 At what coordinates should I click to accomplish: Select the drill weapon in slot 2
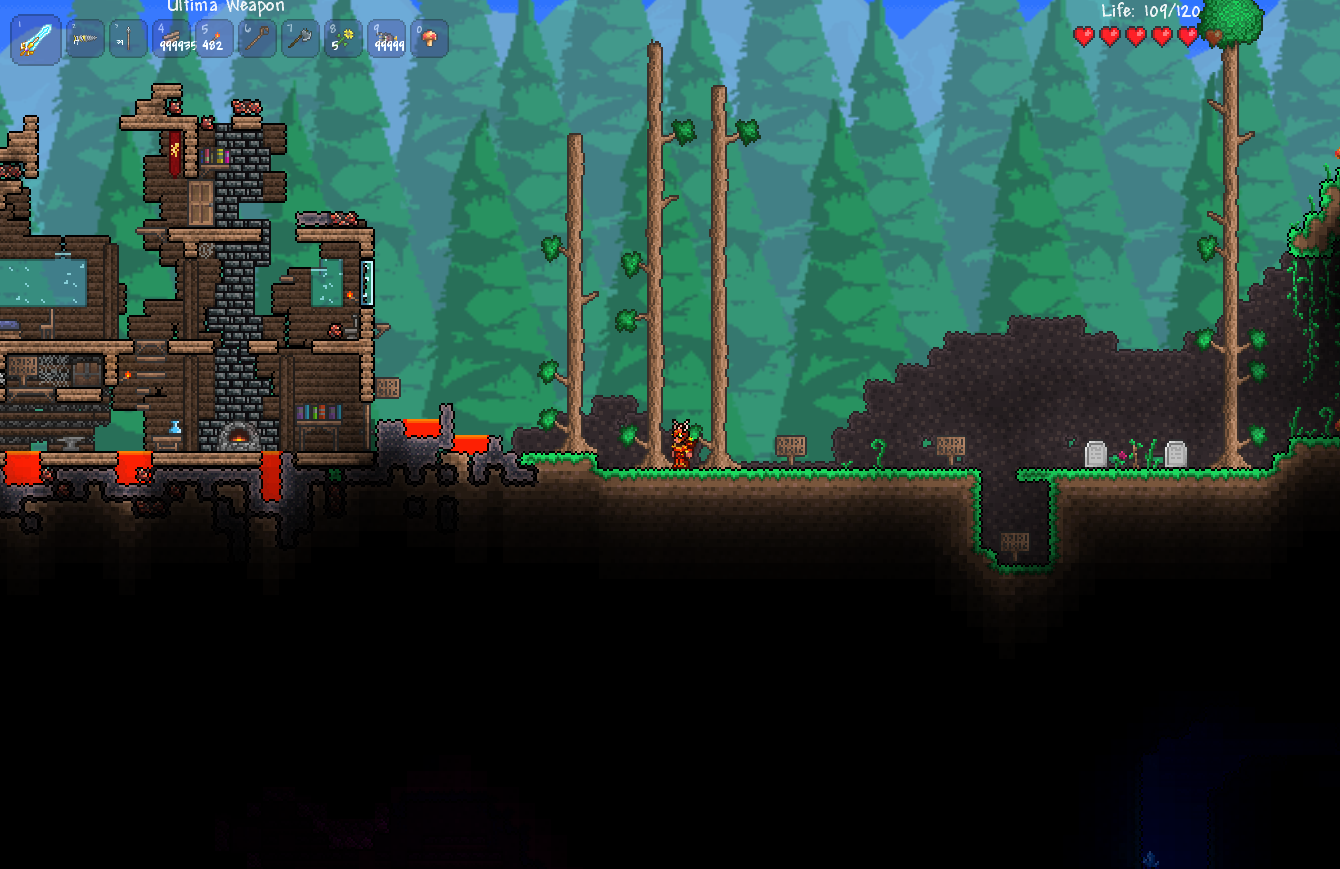point(85,39)
